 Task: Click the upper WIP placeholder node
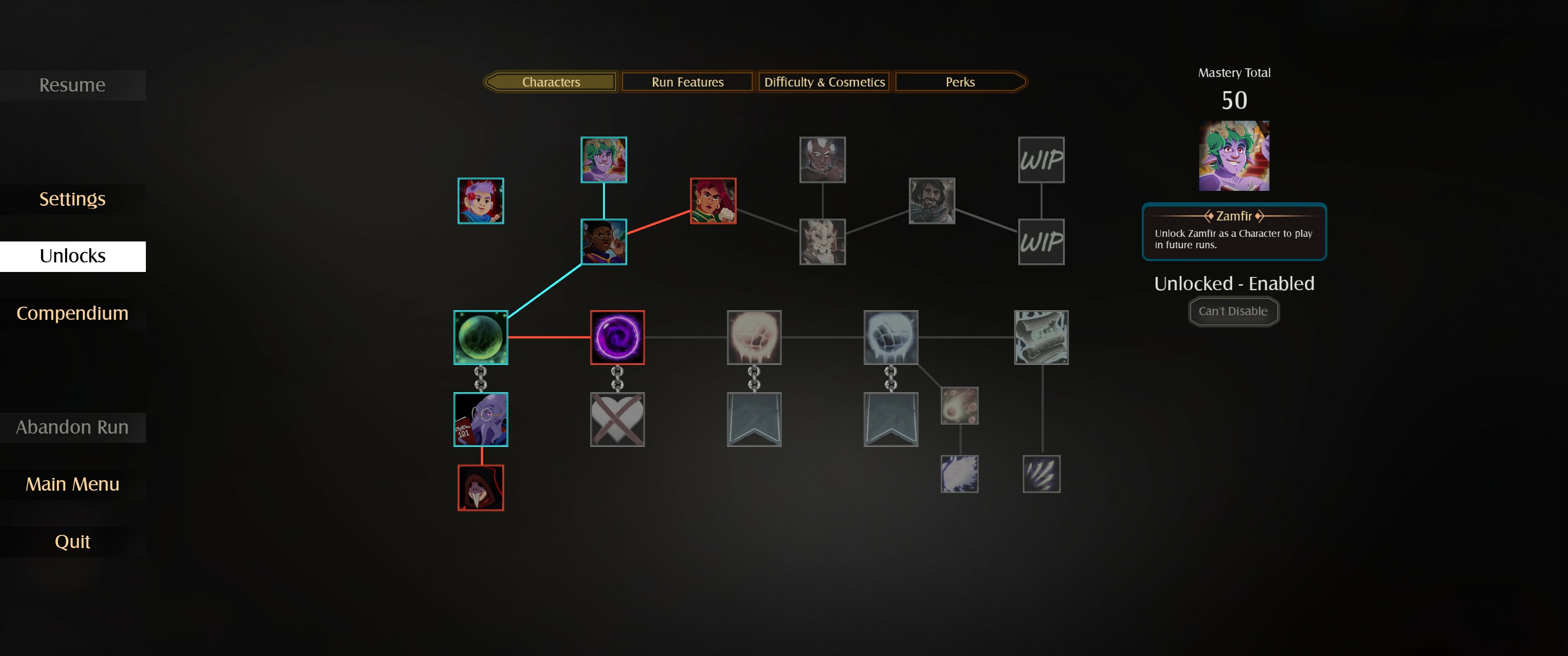click(1041, 160)
